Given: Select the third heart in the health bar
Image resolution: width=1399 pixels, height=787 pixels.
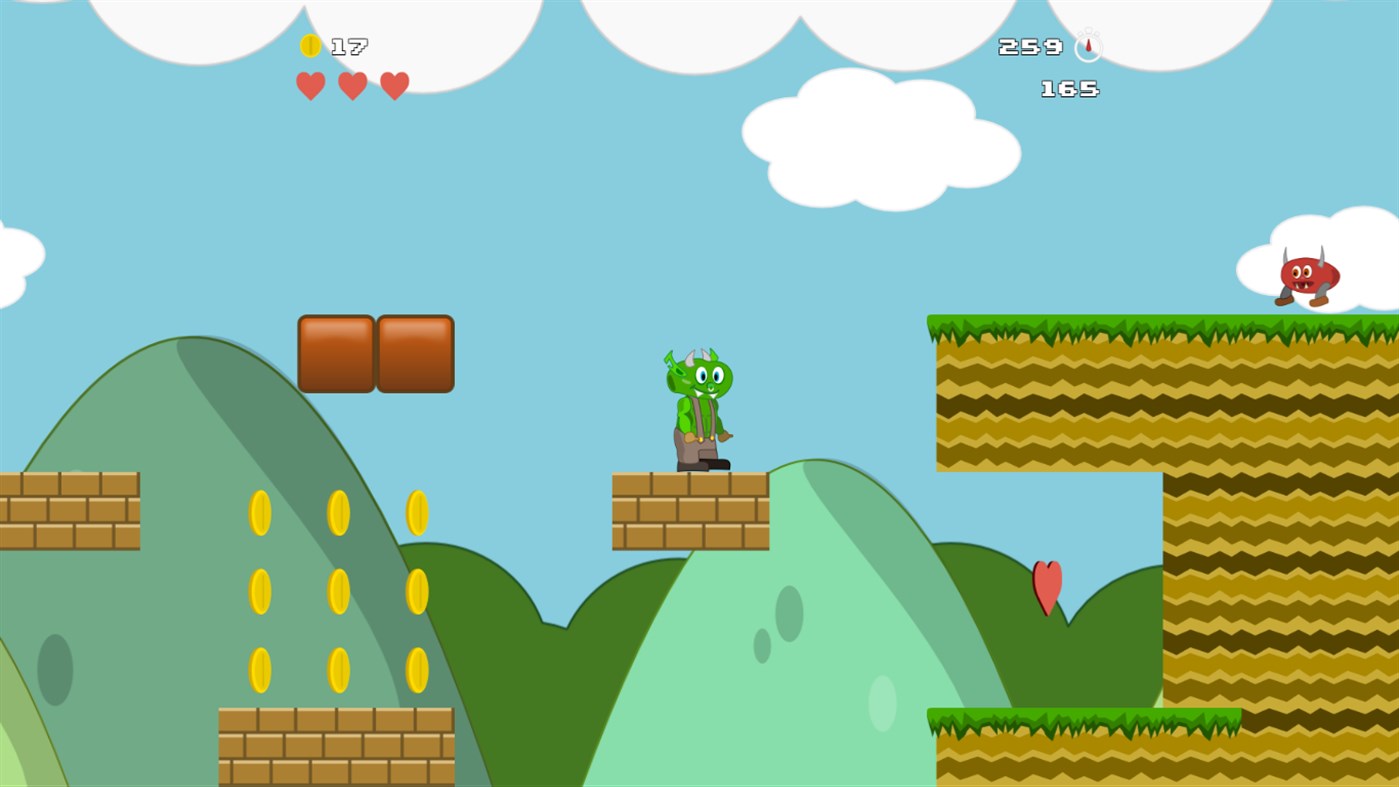Looking at the screenshot, I should point(395,86).
